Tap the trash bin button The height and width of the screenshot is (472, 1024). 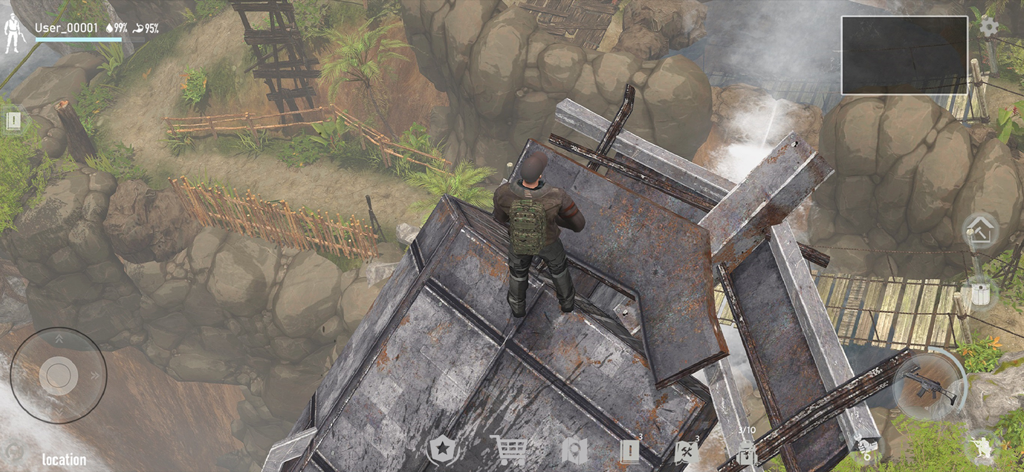pos(980,295)
